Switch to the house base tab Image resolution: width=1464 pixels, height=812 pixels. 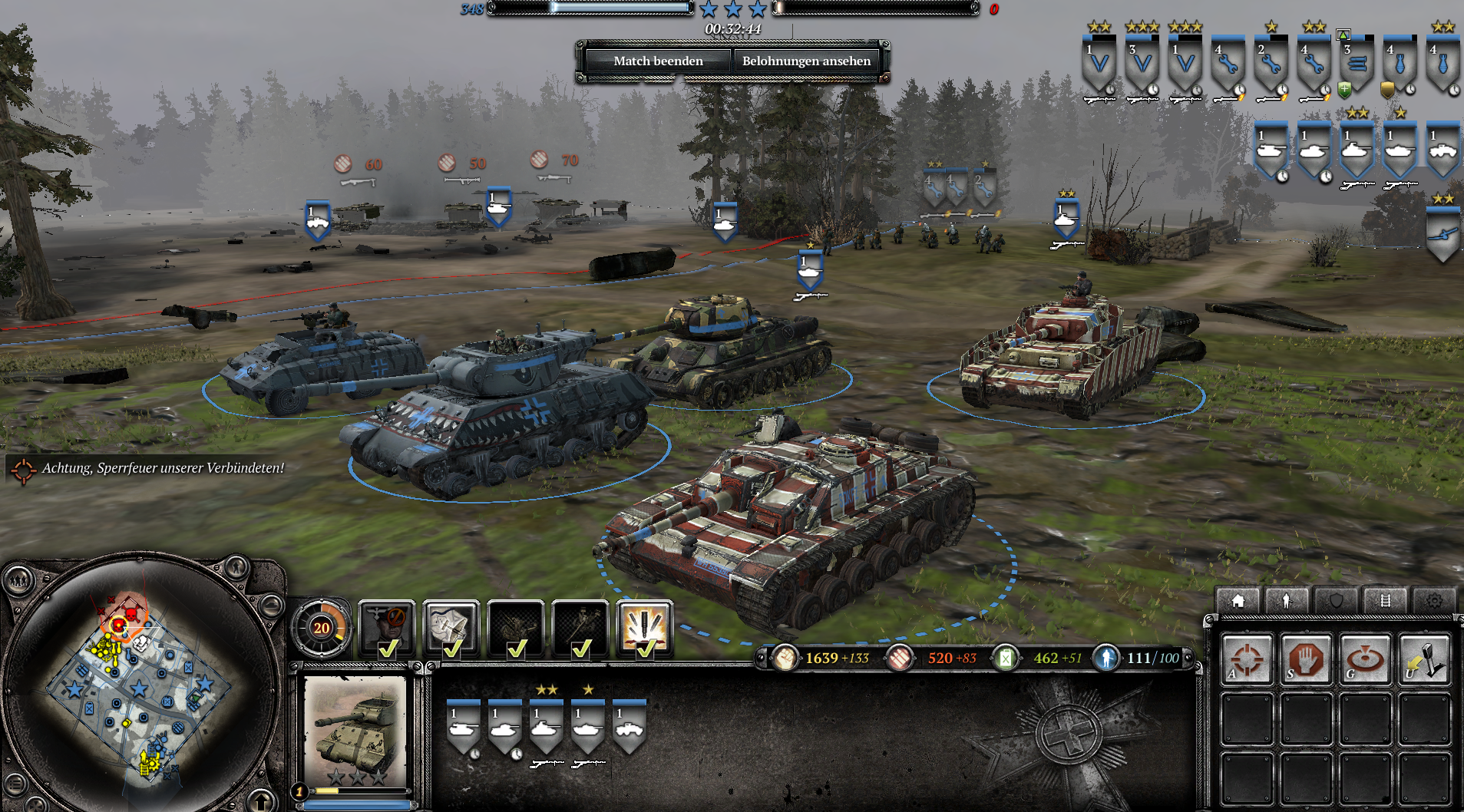[1238, 600]
